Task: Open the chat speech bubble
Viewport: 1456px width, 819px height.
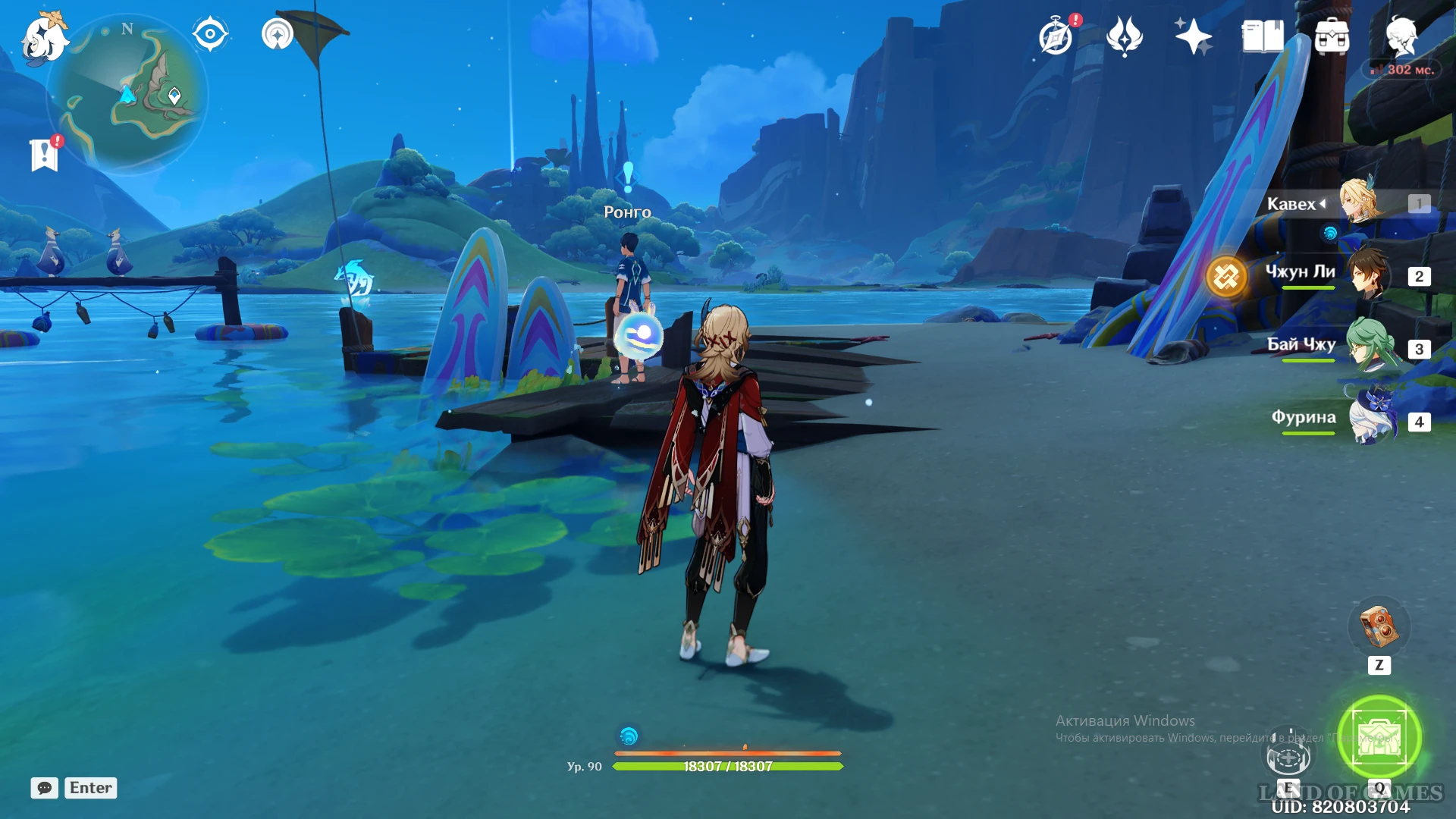Action: pos(45,788)
